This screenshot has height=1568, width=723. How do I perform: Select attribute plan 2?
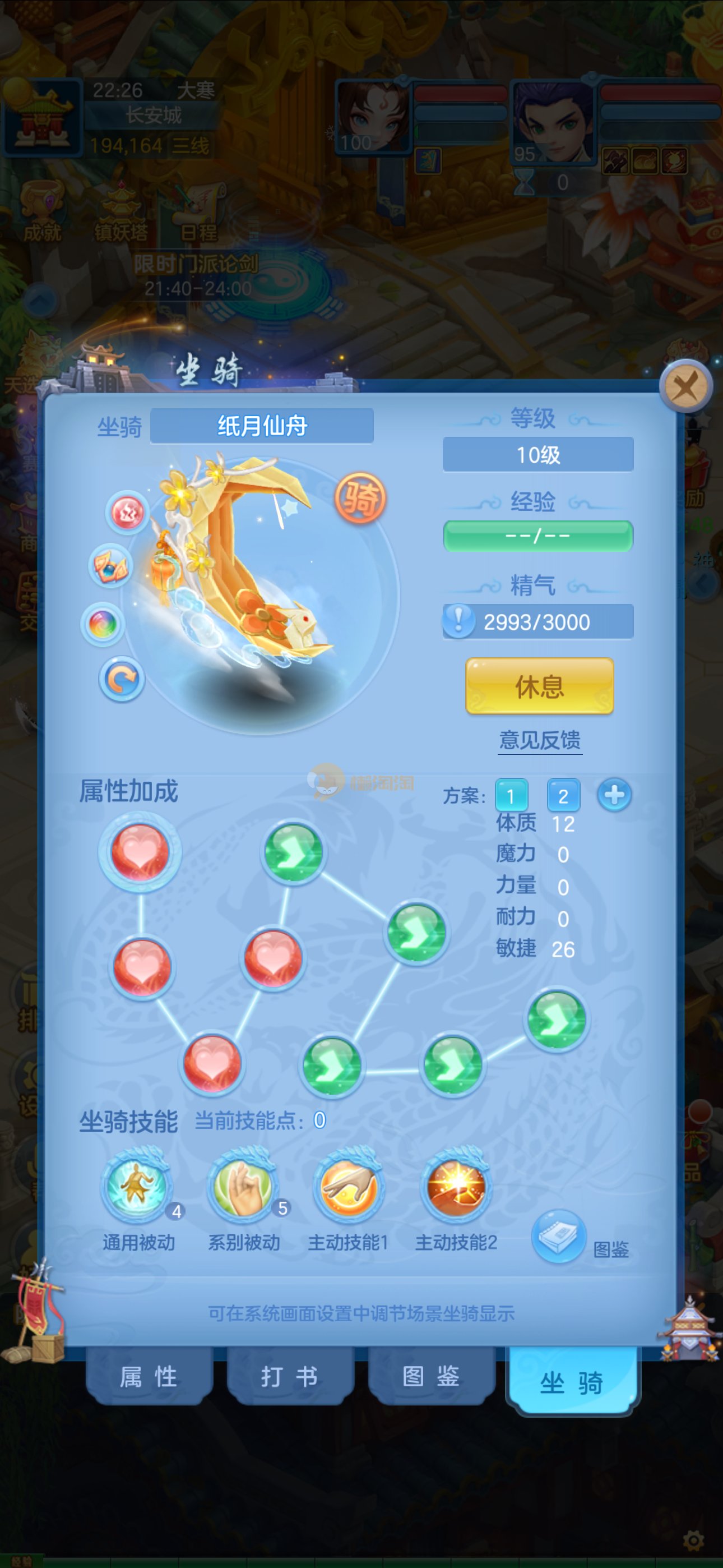563,796
